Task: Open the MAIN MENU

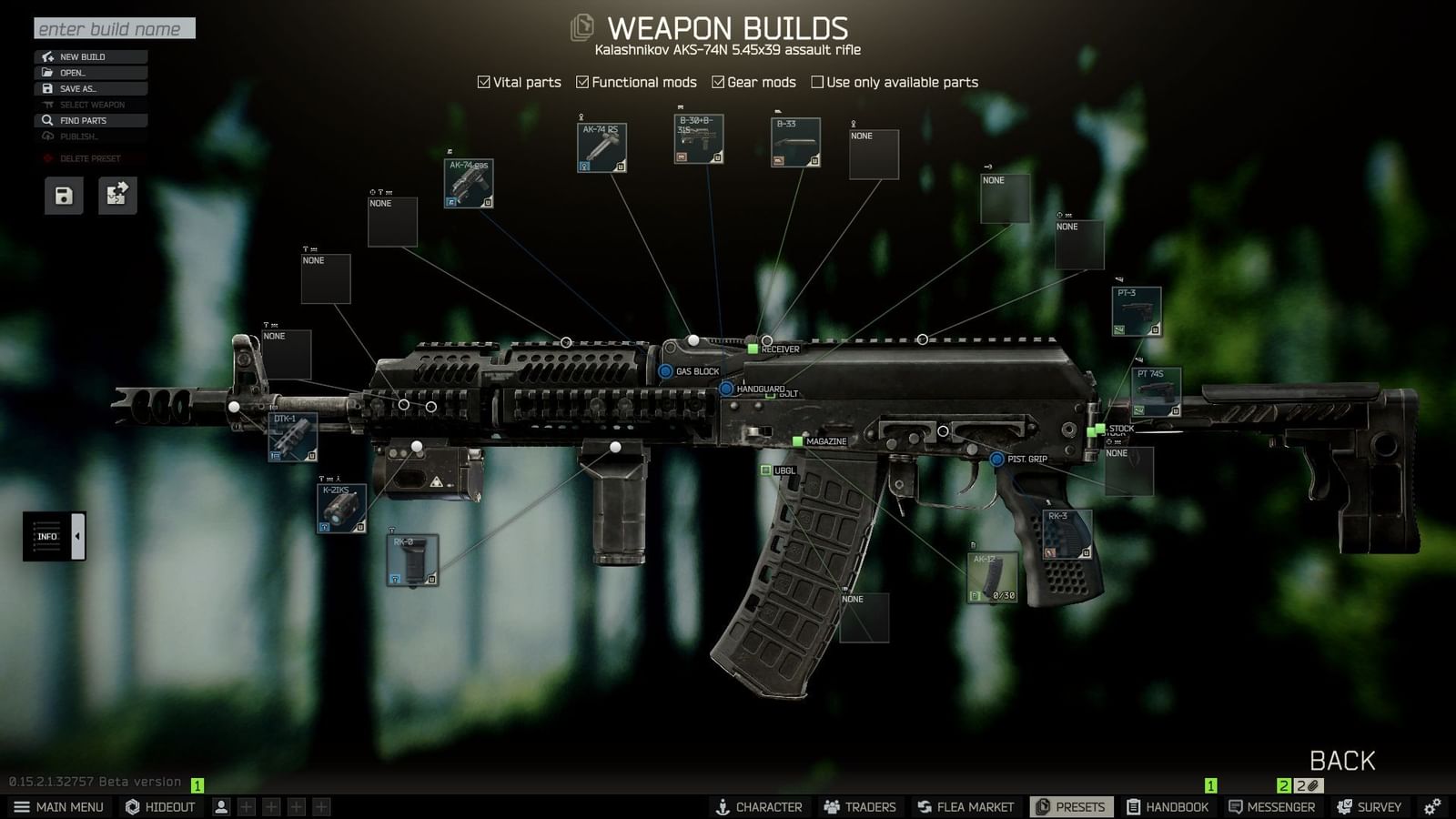Action: (x=59, y=806)
